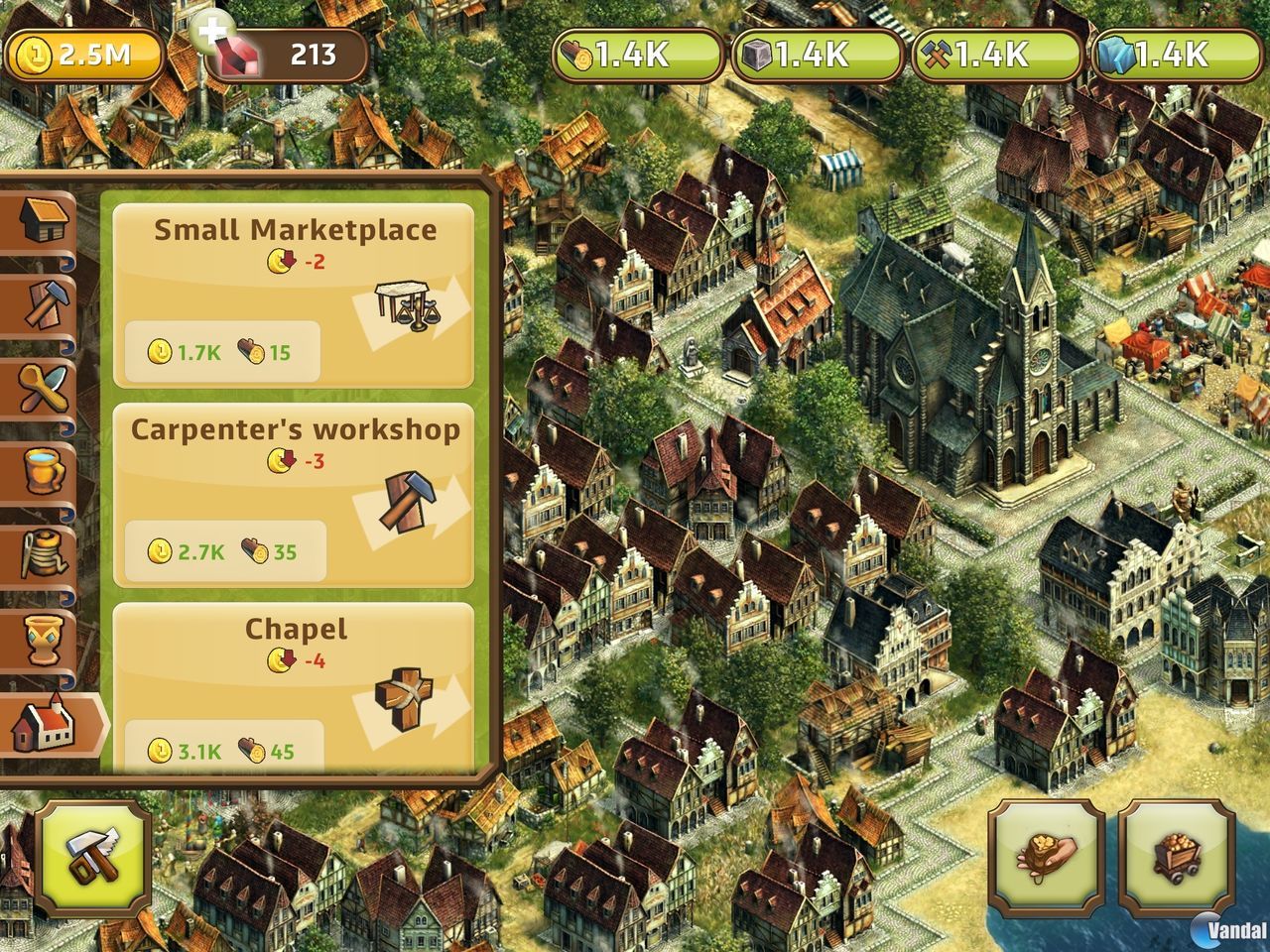The height and width of the screenshot is (952, 1270).
Task: Click the coin balance showing 2.5M
Action: 84,57
